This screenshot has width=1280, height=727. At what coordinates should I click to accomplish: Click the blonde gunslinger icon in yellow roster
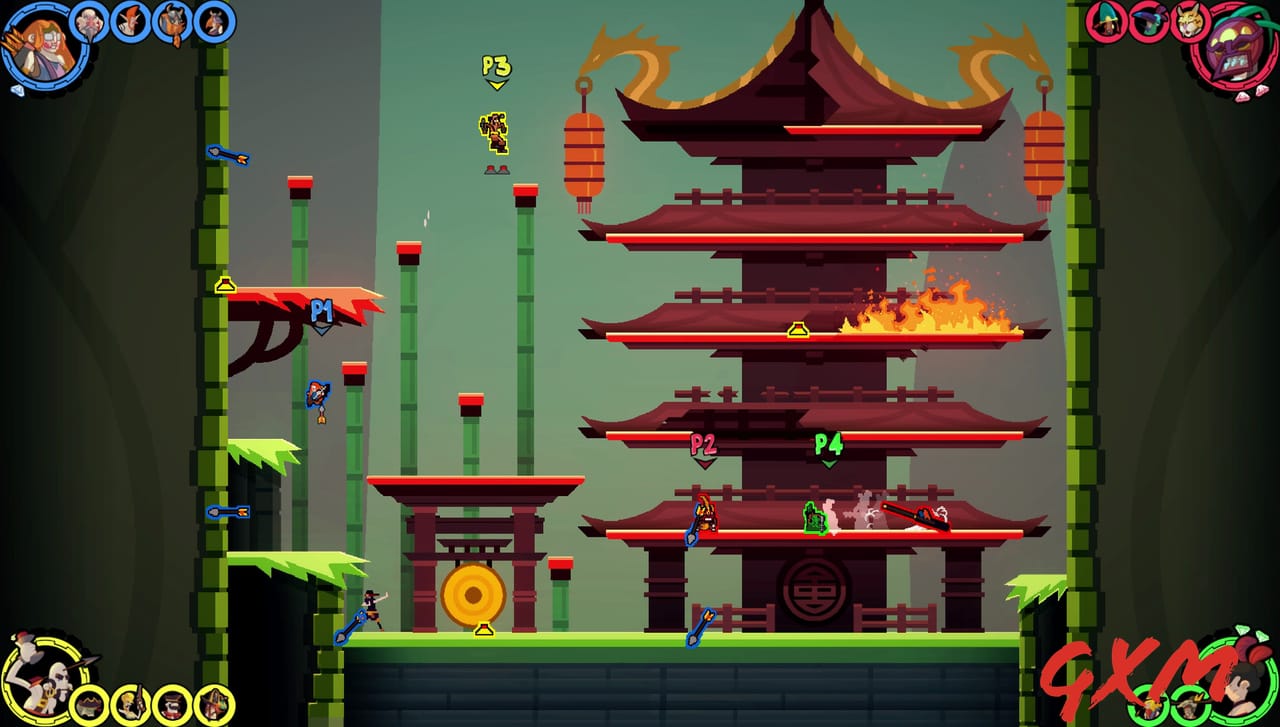click(128, 702)
